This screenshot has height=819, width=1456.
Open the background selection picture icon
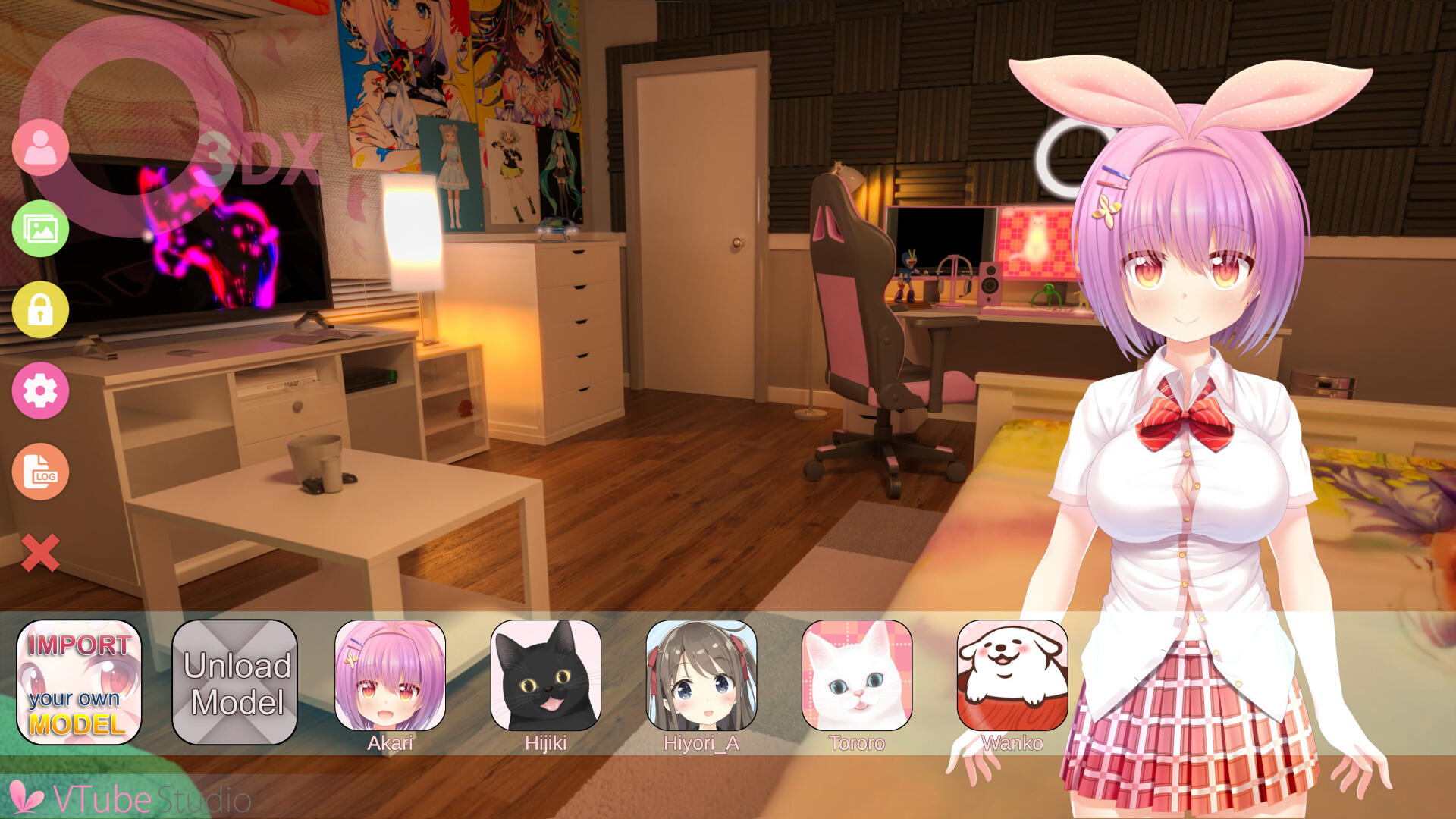[41, 227]
